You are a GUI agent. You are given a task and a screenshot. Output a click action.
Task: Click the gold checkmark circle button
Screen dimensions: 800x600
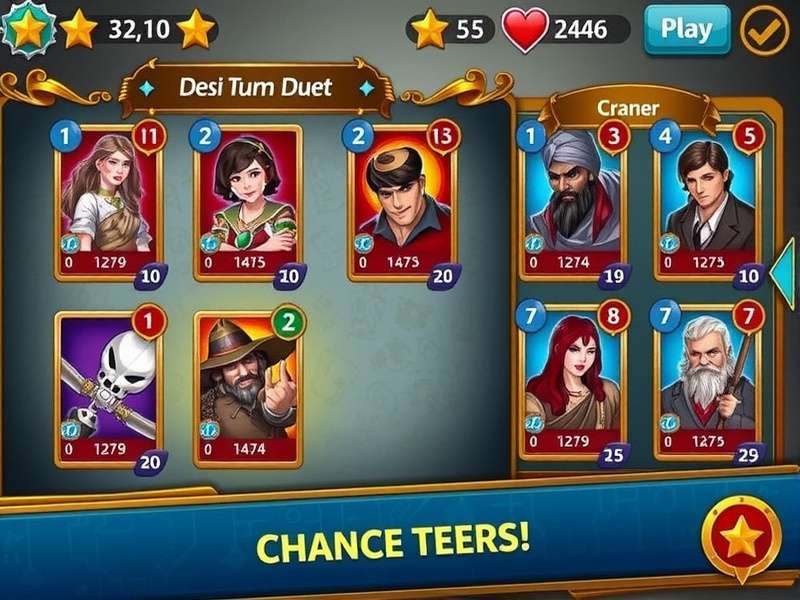point(764,30)
